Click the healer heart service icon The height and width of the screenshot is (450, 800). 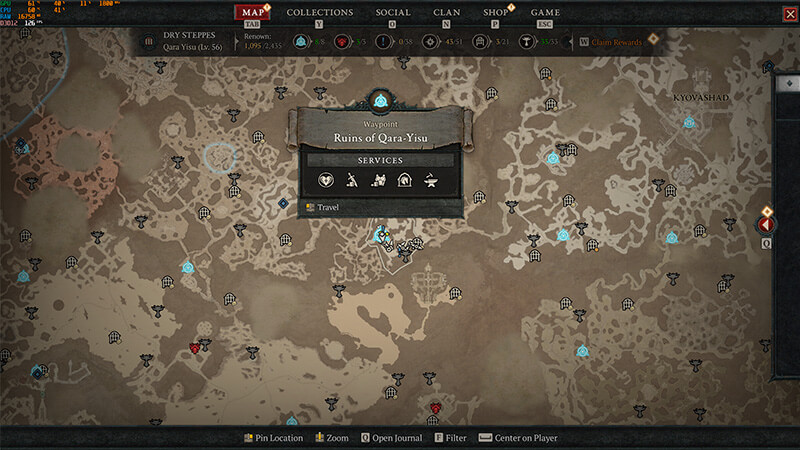point(326,181)
